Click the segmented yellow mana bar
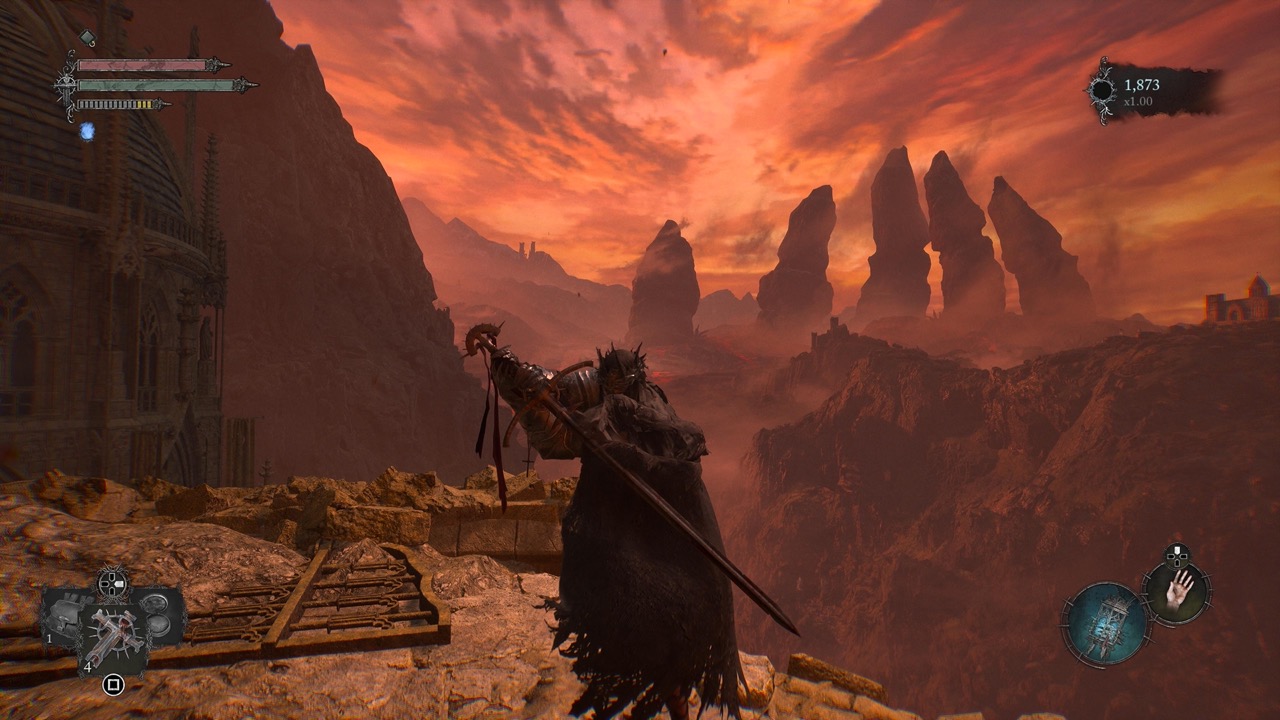This screenshot has height=720, width=1280. [x=114, y=104]
